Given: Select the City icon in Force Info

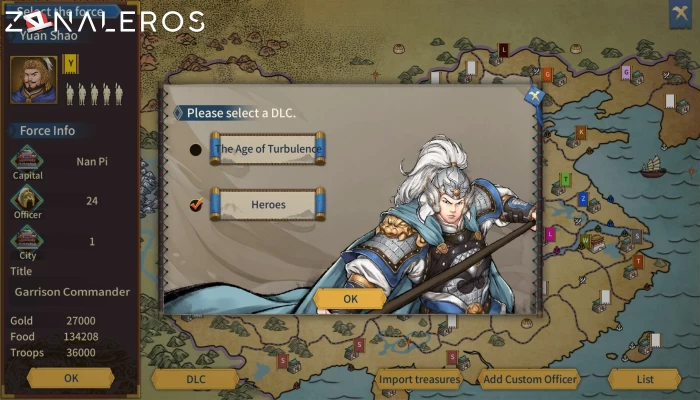Looking at the screenshot, I should point(27,241).
